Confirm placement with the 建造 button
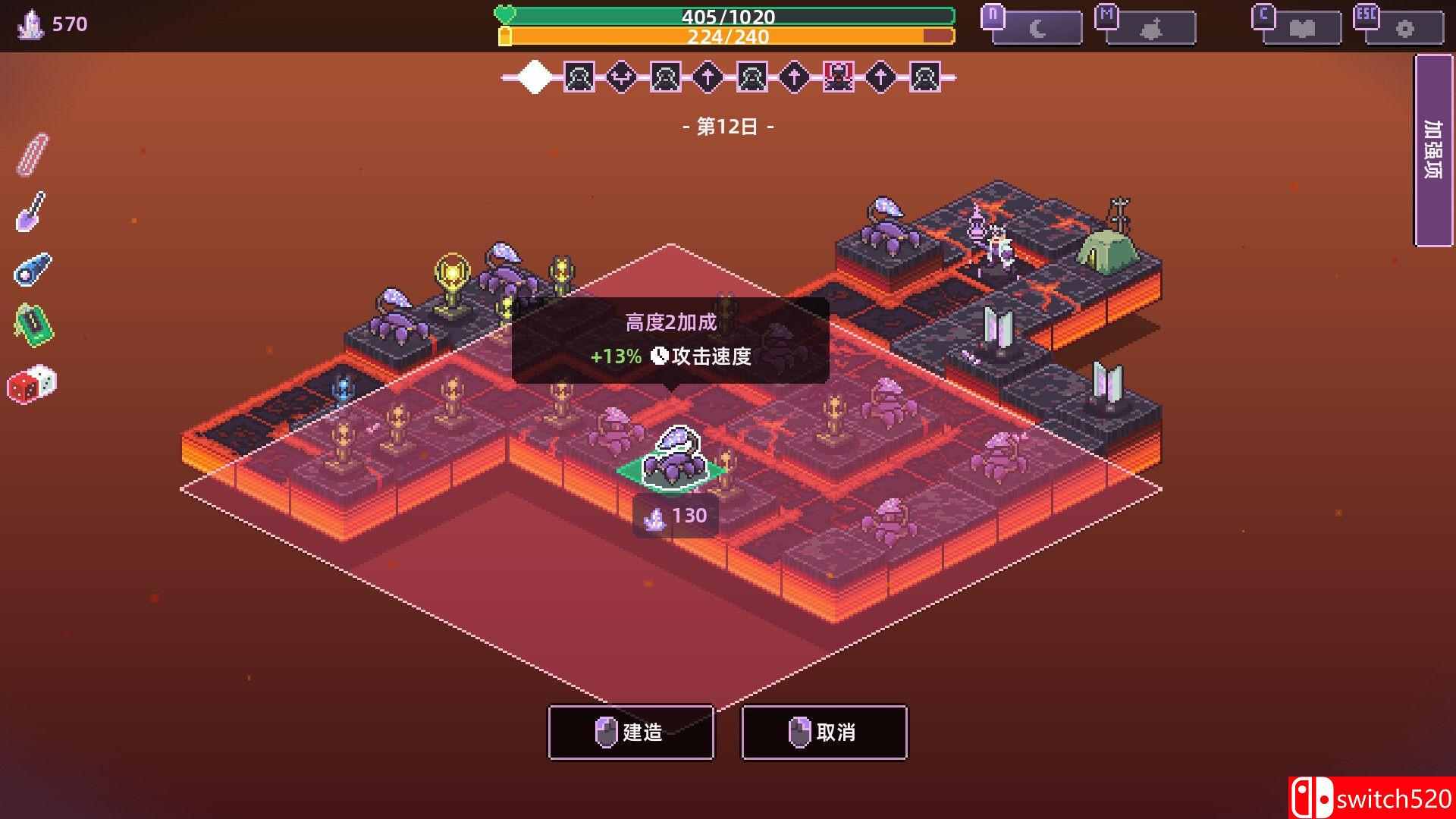 [x=631, y=732]
